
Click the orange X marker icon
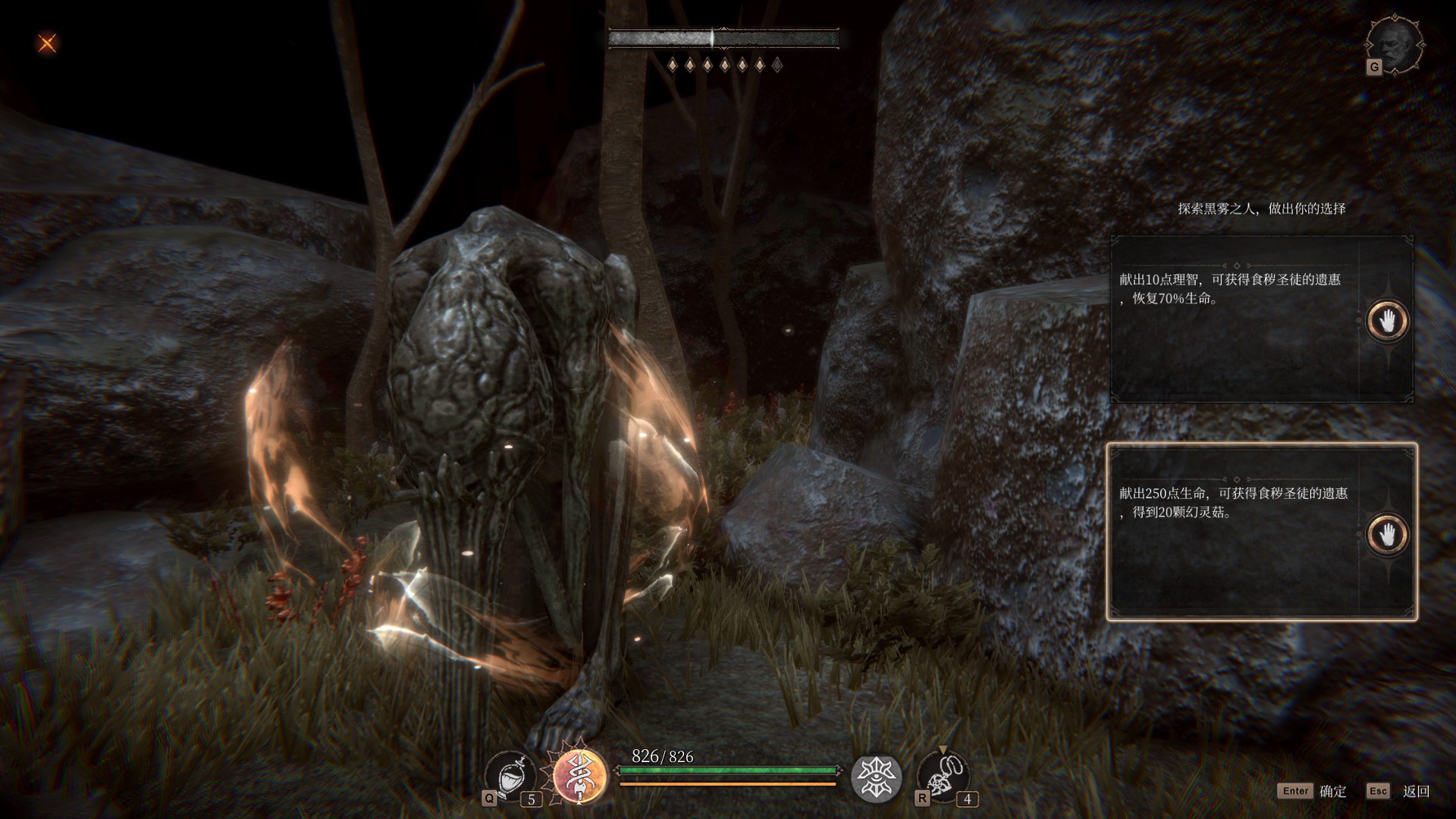click(47, 43)
